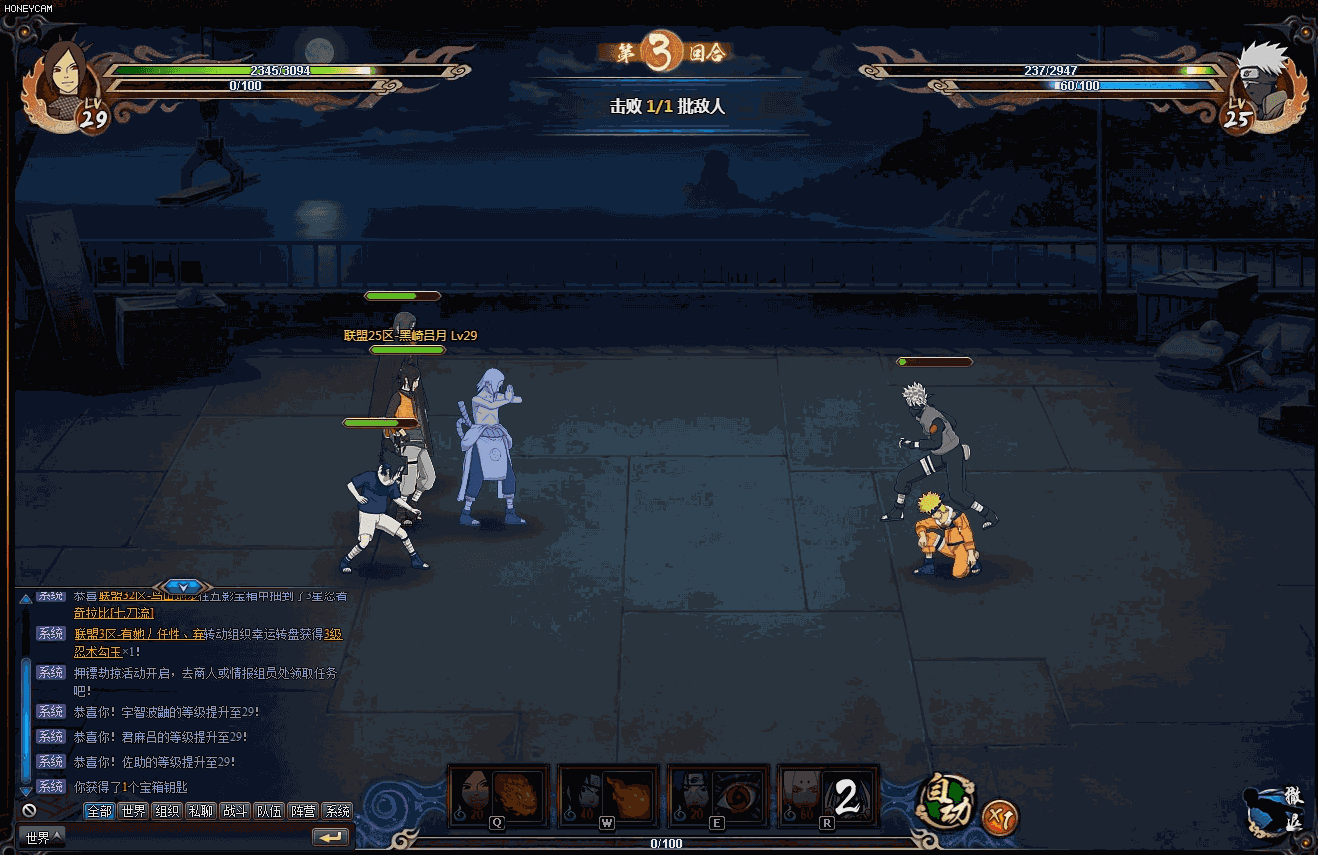This screenshot has width=1318, height=855.
Task: View the 战斗 battle chat tab
Action: click(235, 811)
